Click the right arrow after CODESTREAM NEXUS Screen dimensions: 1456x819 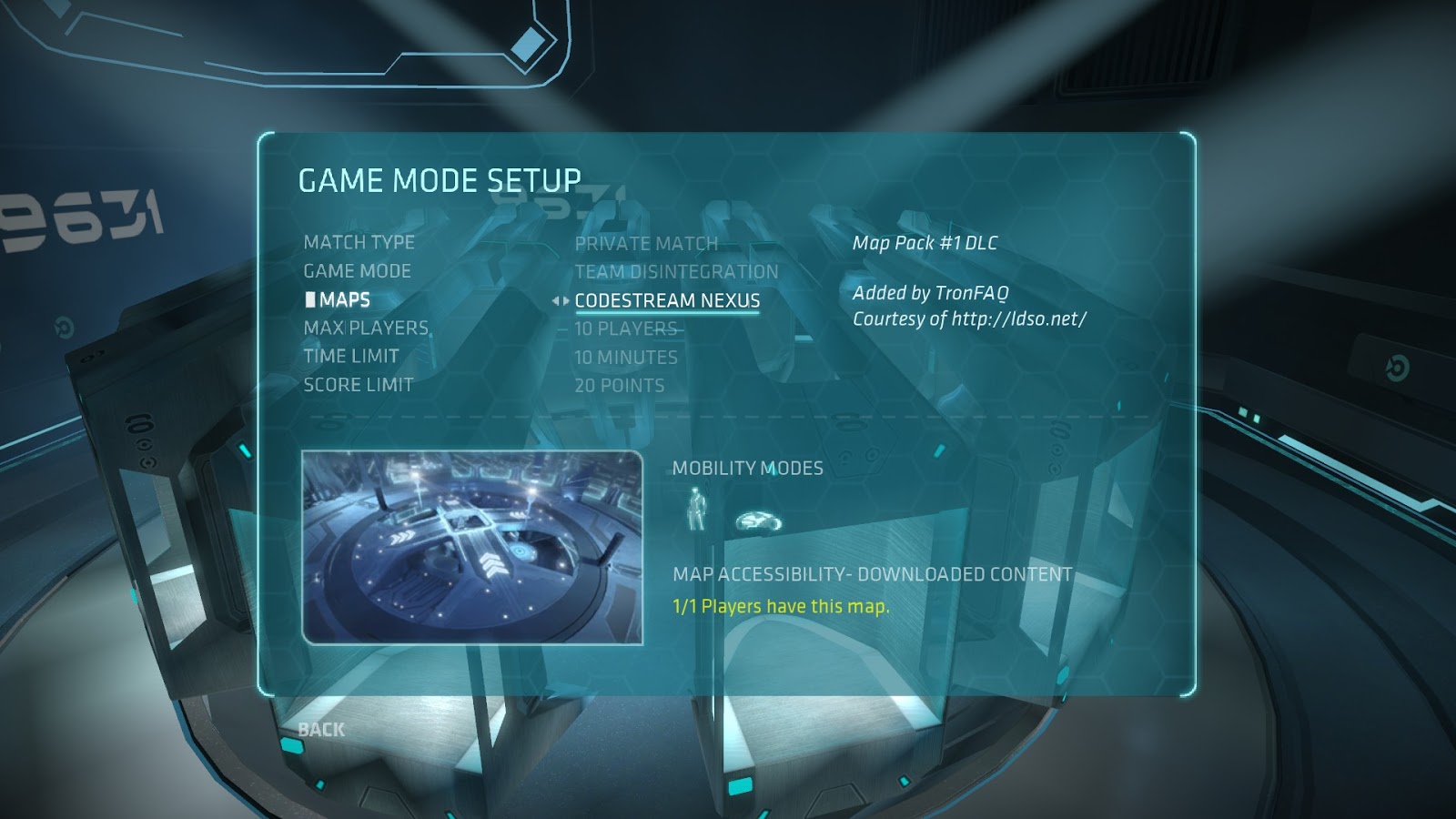pyautogui.click(x=564, y=299)
